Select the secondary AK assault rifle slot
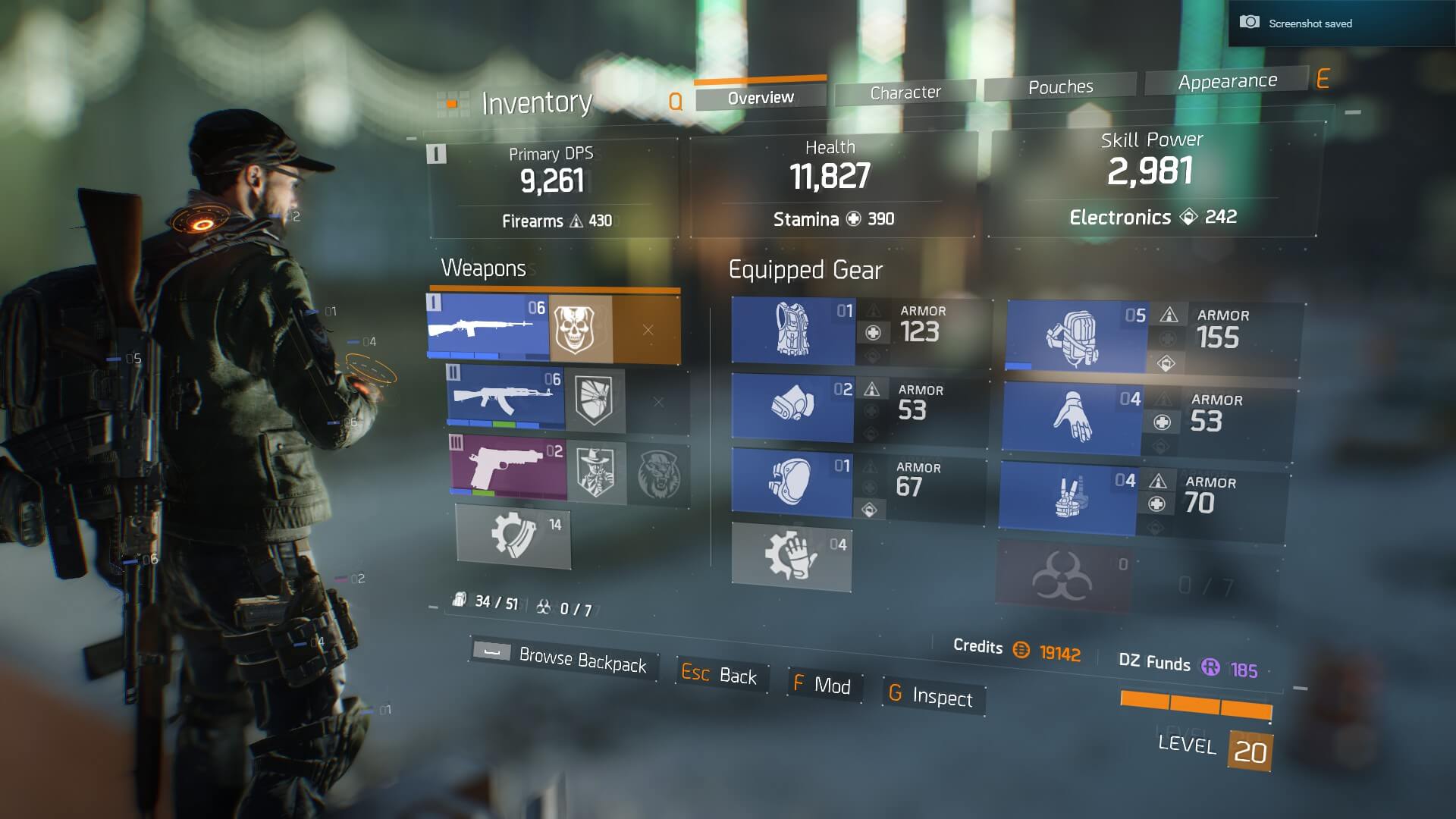1456x819 pixels. pyautogui.click(x=506, y=397)
